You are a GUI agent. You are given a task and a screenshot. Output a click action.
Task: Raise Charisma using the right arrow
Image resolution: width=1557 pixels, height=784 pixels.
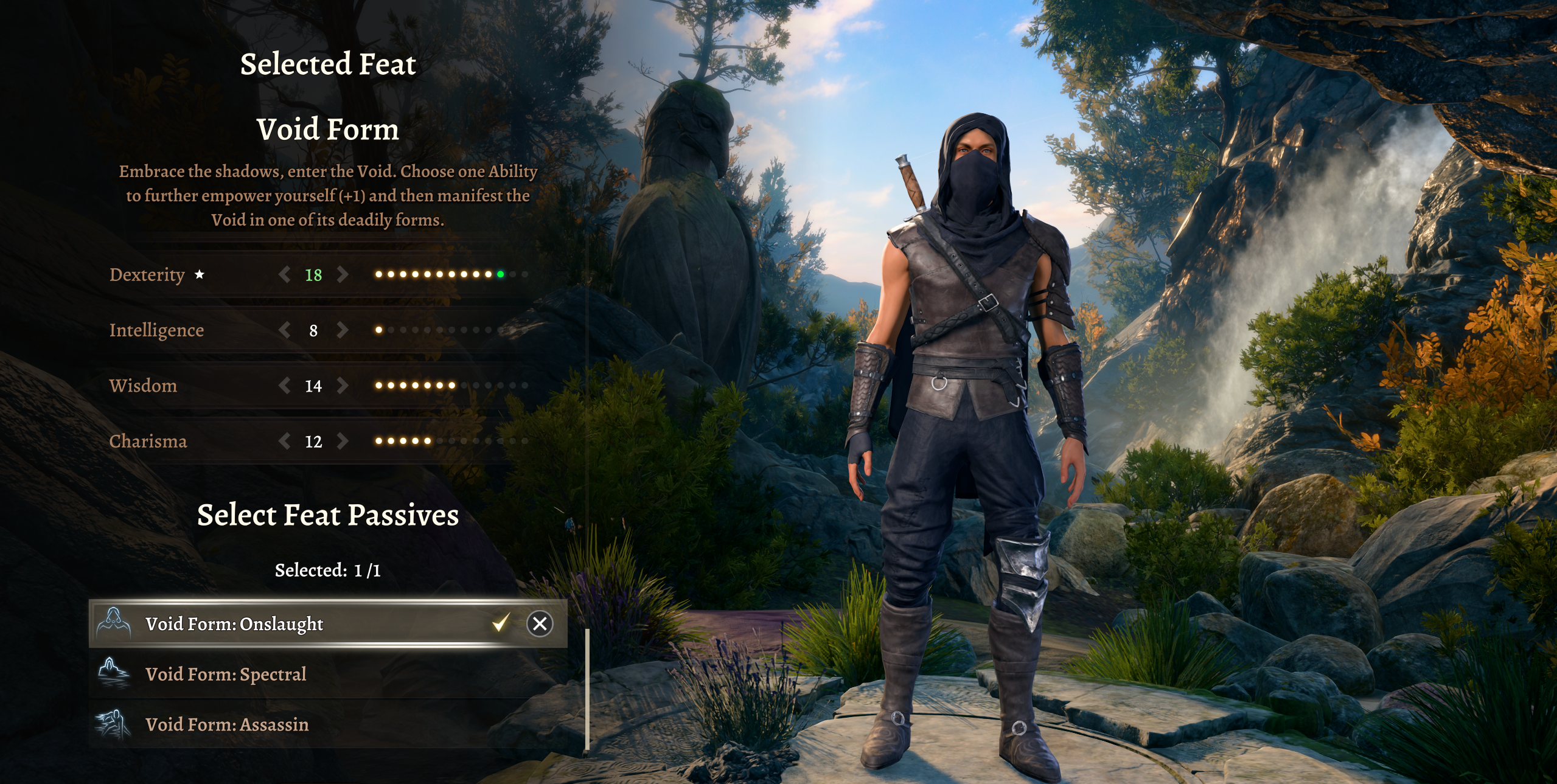[x=343, y=441]
